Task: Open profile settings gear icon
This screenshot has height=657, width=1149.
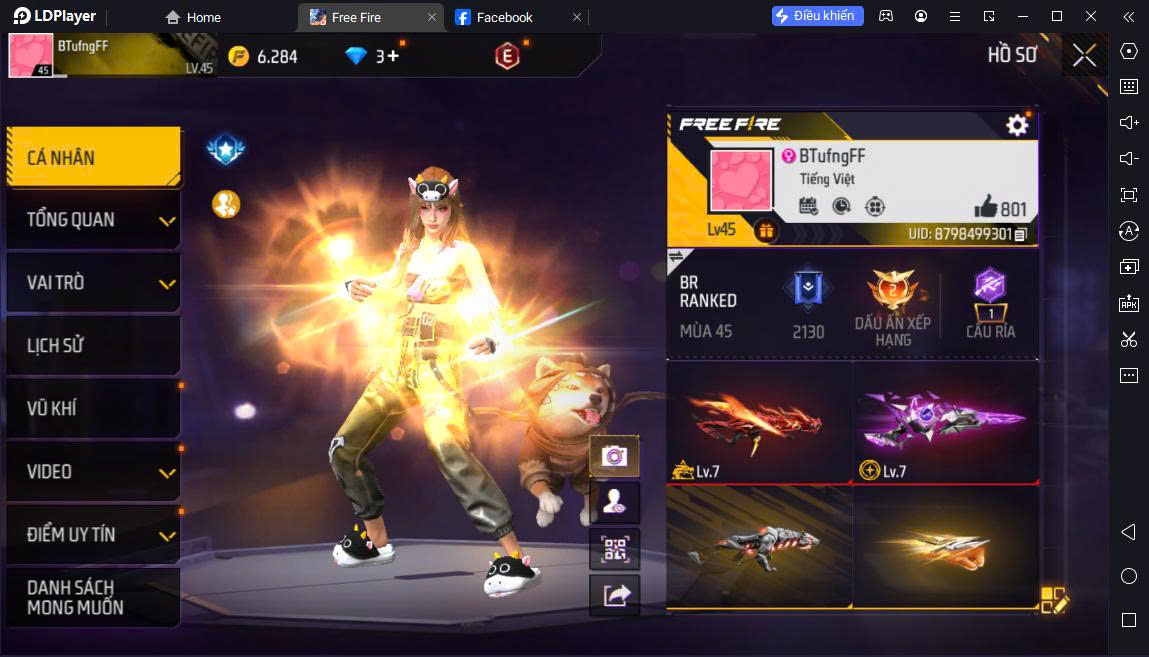Action: click(1017, 125)
